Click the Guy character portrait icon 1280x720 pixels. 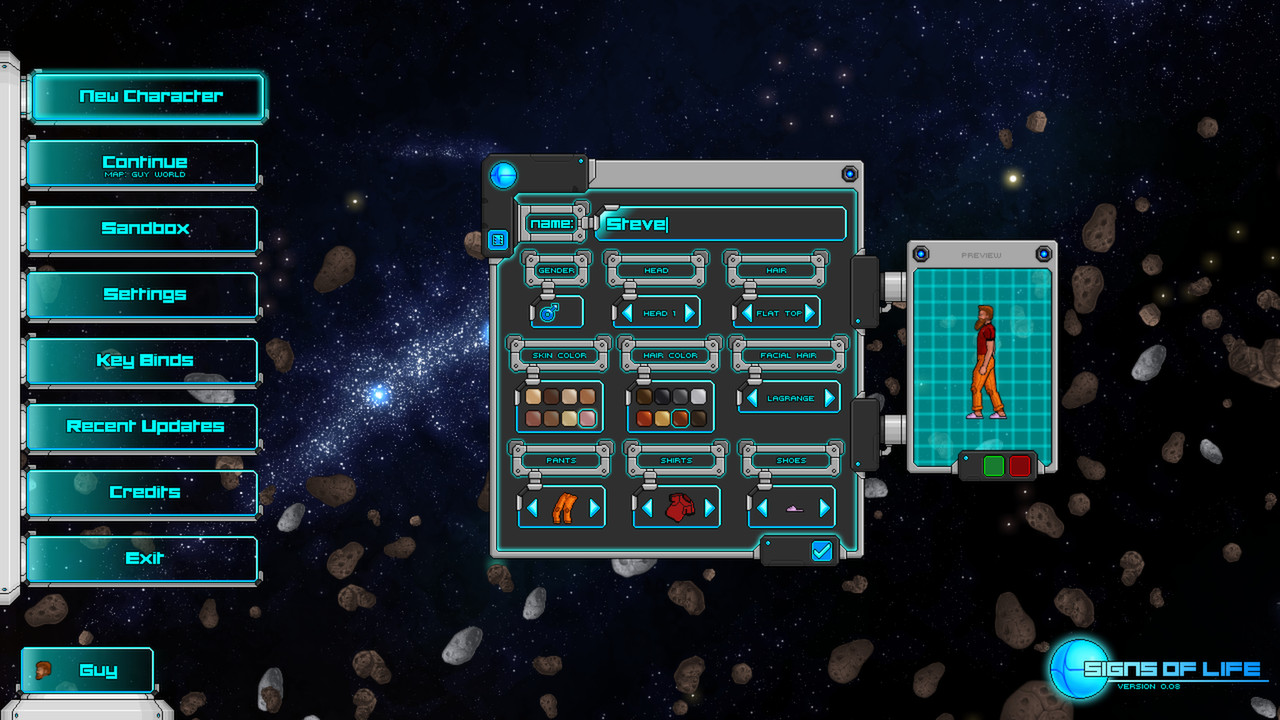[44, 669]
